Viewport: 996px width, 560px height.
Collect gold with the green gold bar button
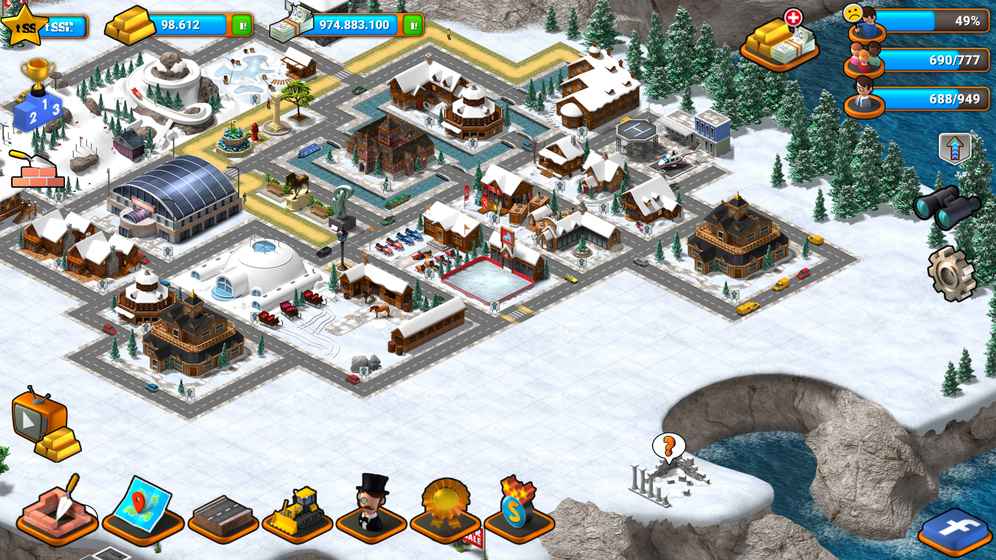coord(242,25)
